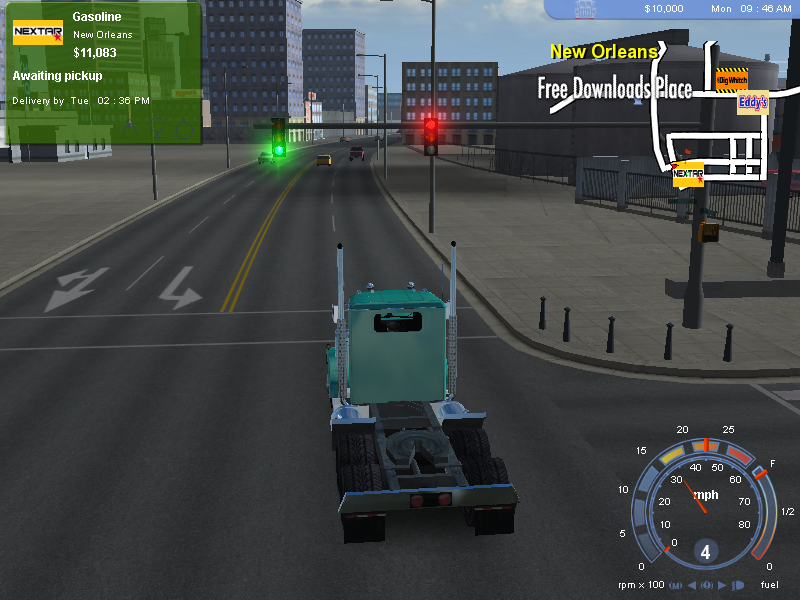Activate the right turn signal arrow
The height and width of the screenshot is (600, 800).
pyautogui.click(x=723, y=585)
